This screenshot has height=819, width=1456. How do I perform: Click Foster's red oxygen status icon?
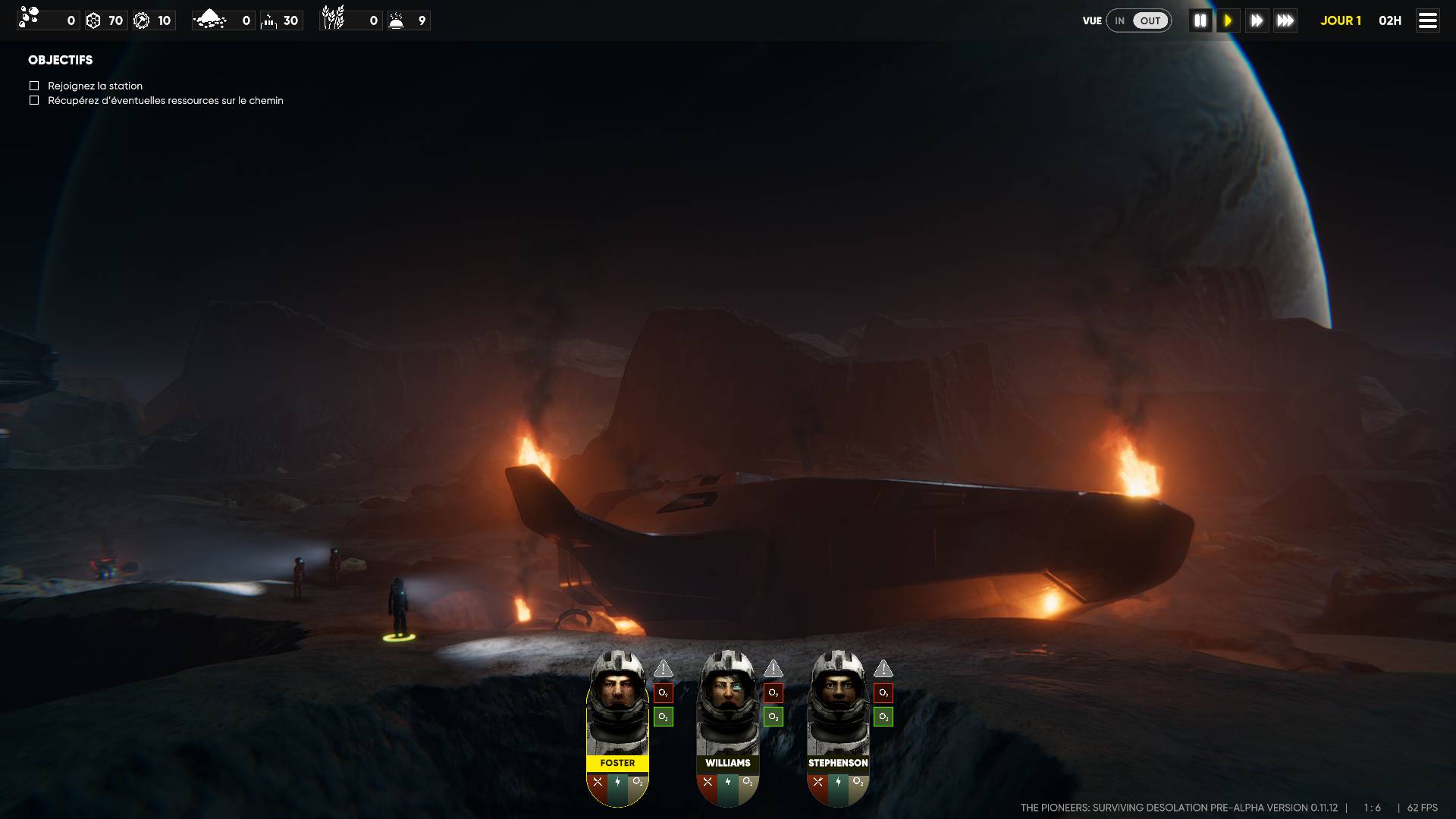click(664, 692)
